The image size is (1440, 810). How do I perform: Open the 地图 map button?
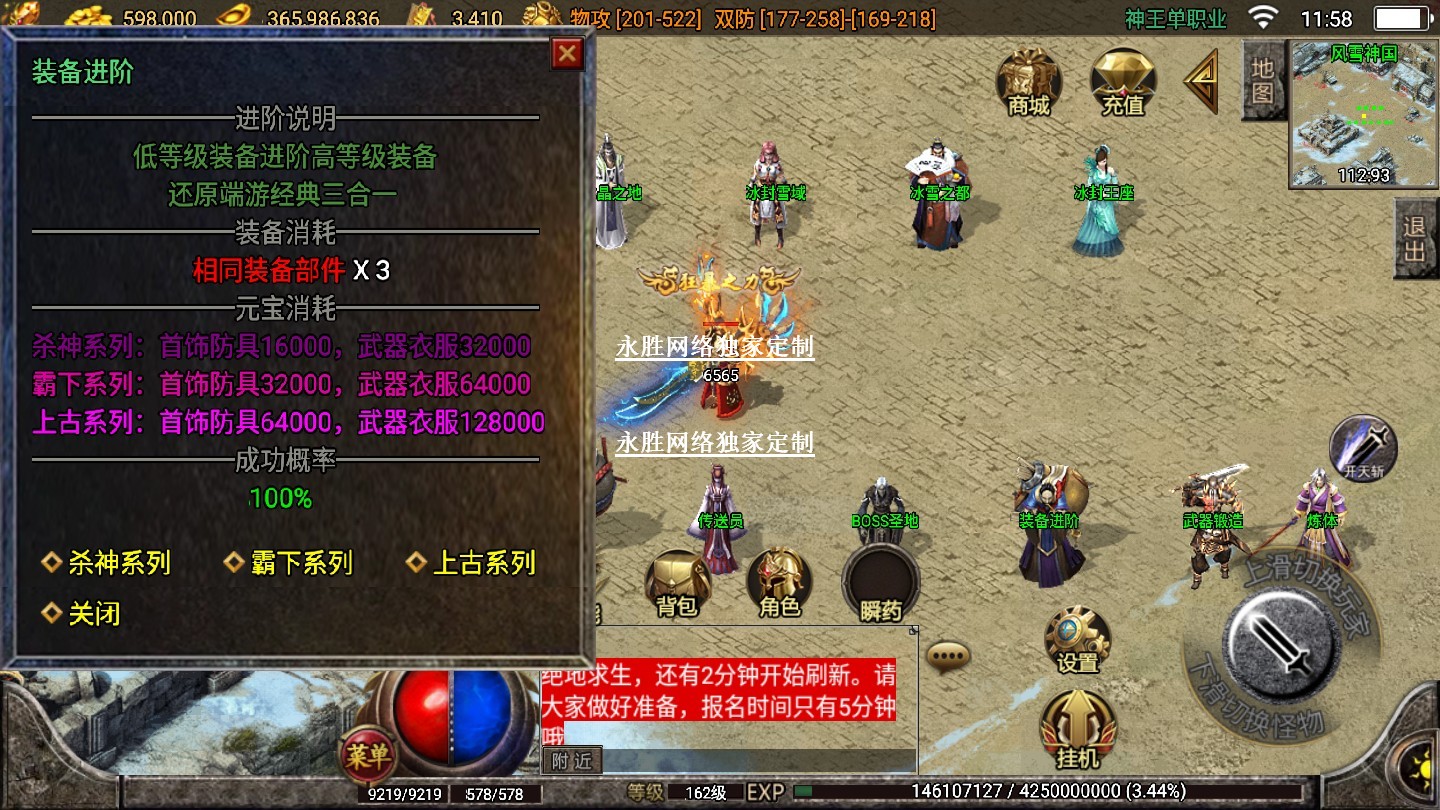[x=1262, y=81]
